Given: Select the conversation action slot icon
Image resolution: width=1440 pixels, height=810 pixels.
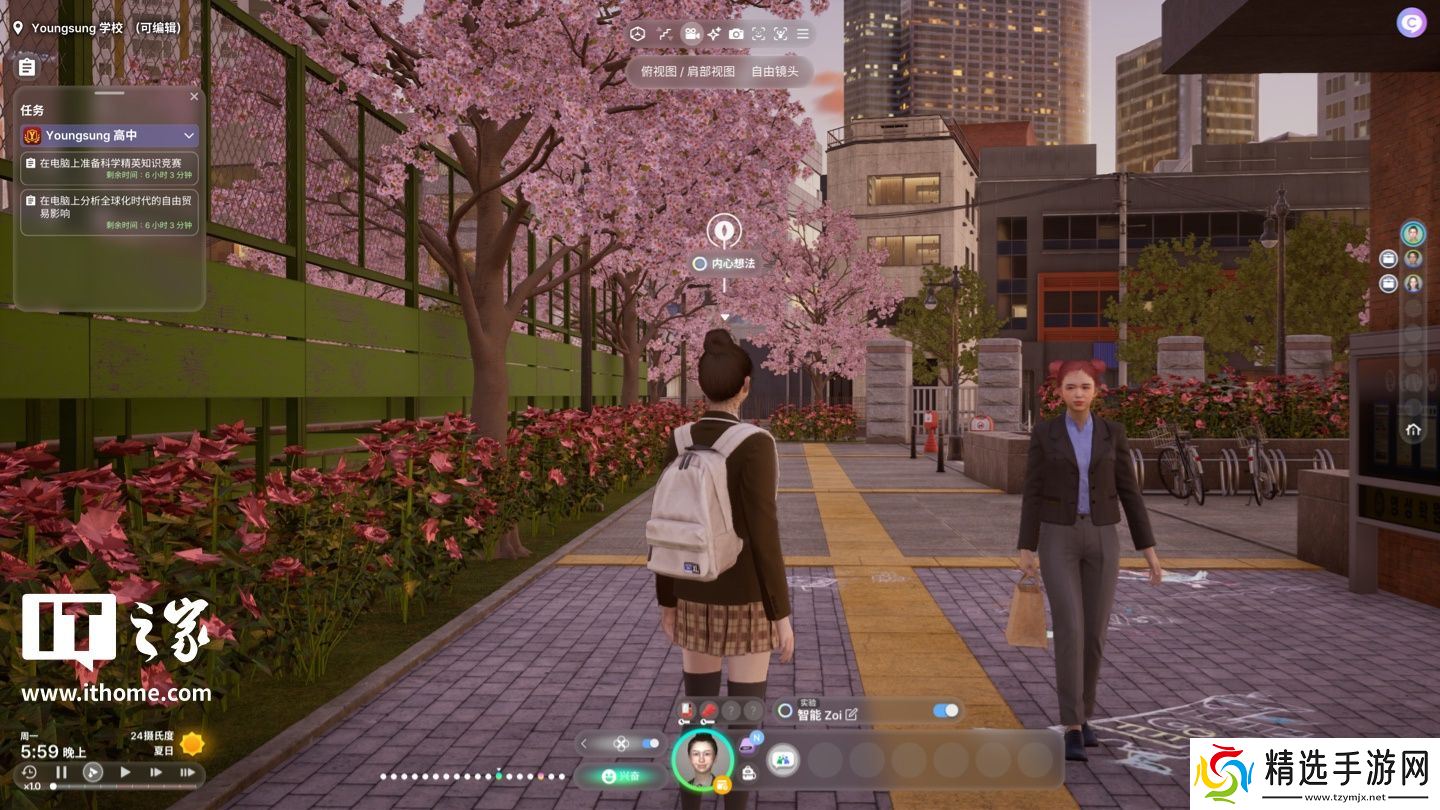Looking at the screenshot, I should pyautogui.click(x=783, y=760).
